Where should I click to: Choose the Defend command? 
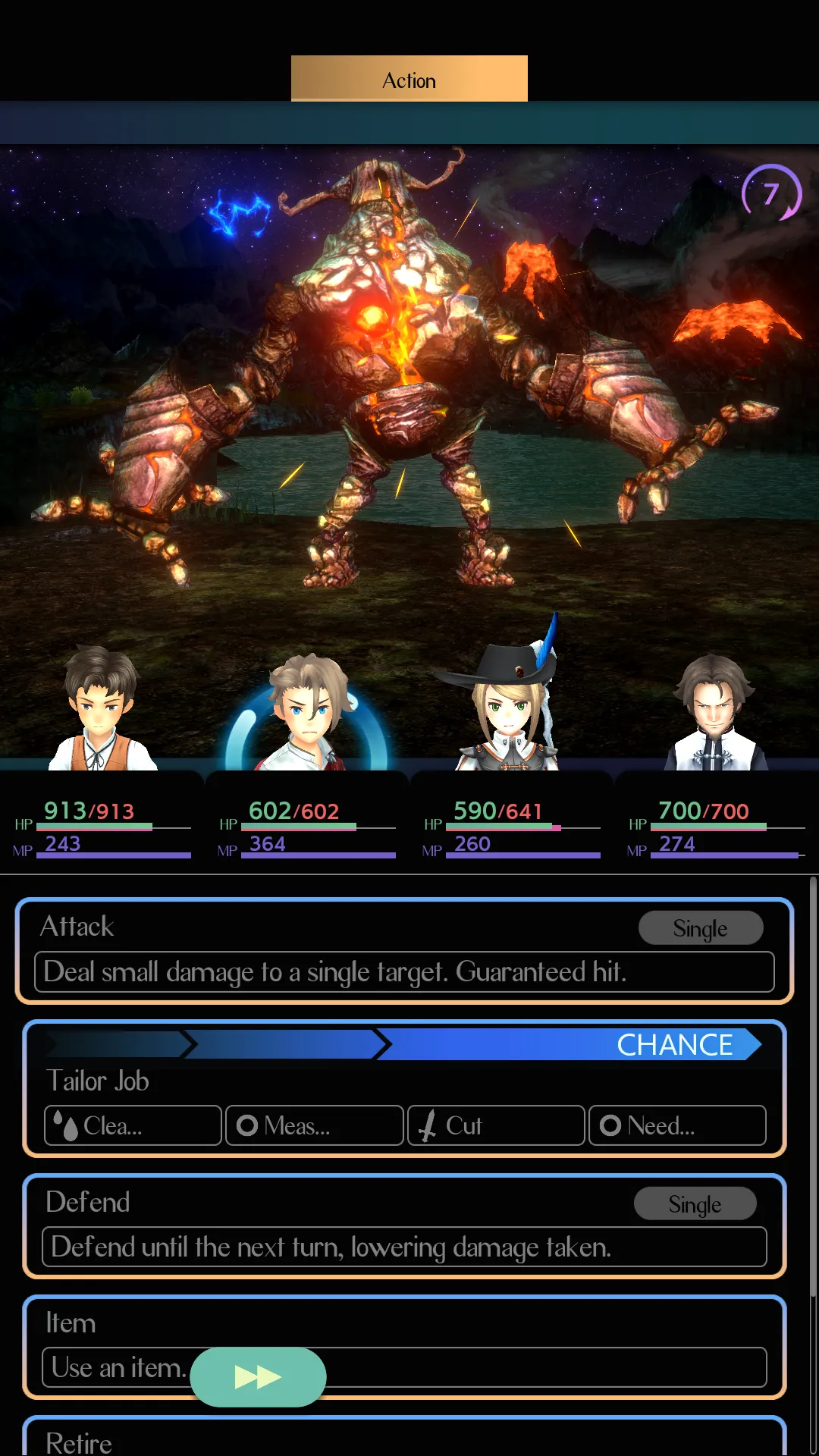[404, 1225]
